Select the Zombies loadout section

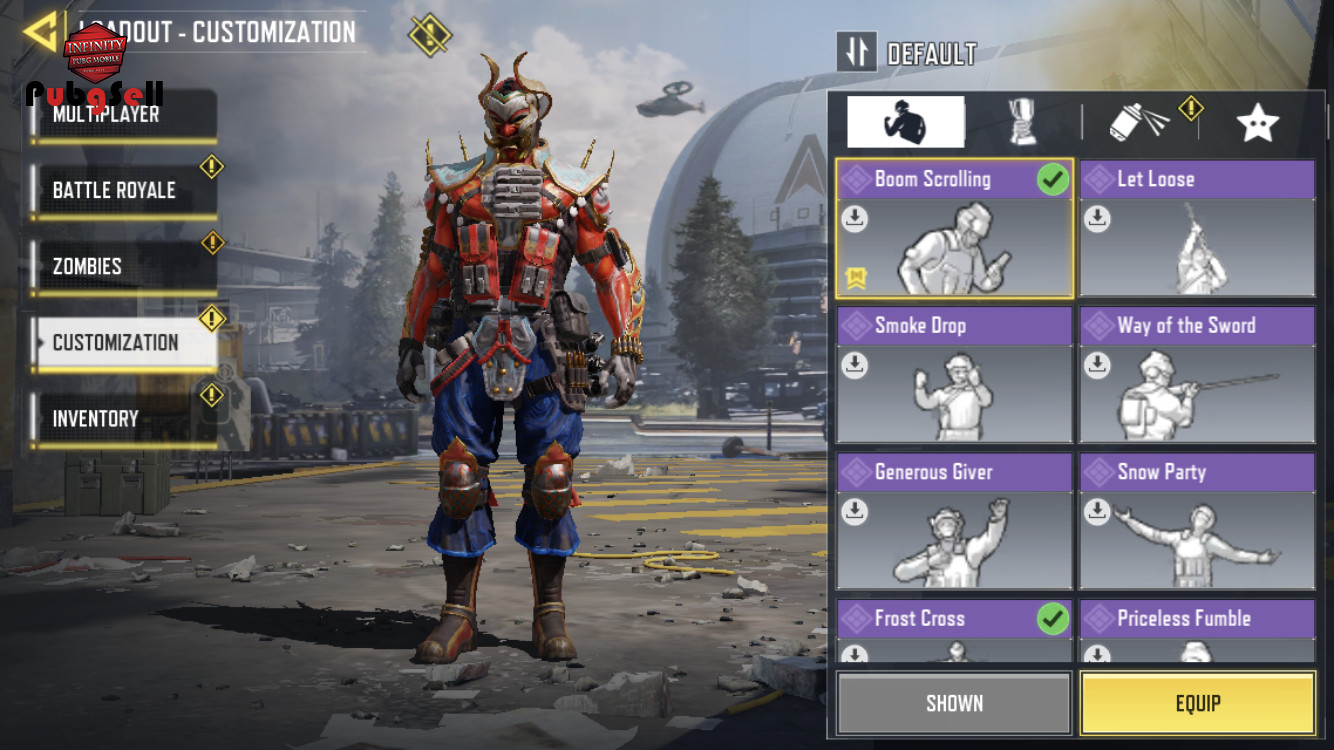pyautogui.click(x=124, y=266)
